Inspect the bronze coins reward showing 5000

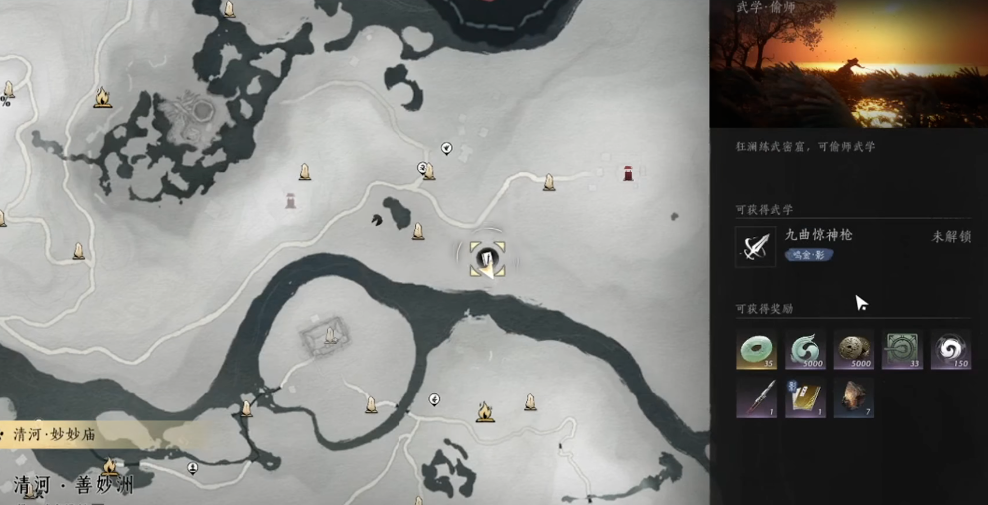(853, 350)
